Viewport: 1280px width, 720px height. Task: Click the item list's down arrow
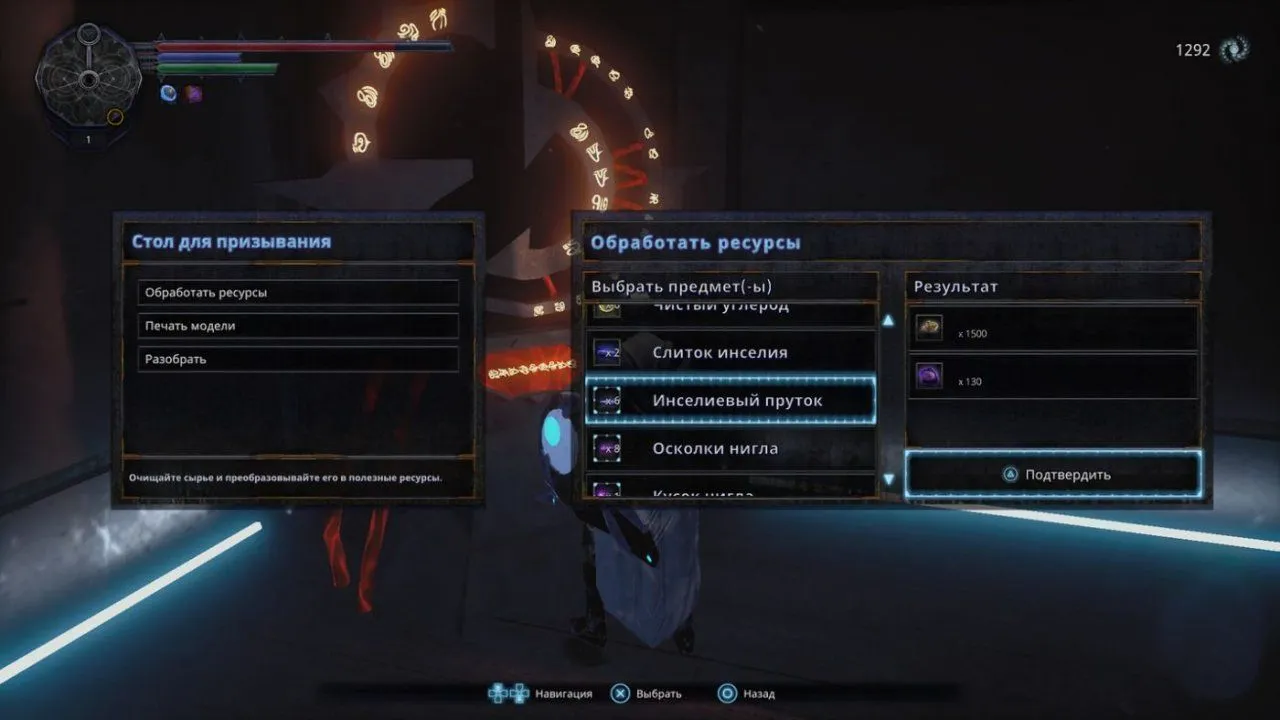[x=888, y=480]
